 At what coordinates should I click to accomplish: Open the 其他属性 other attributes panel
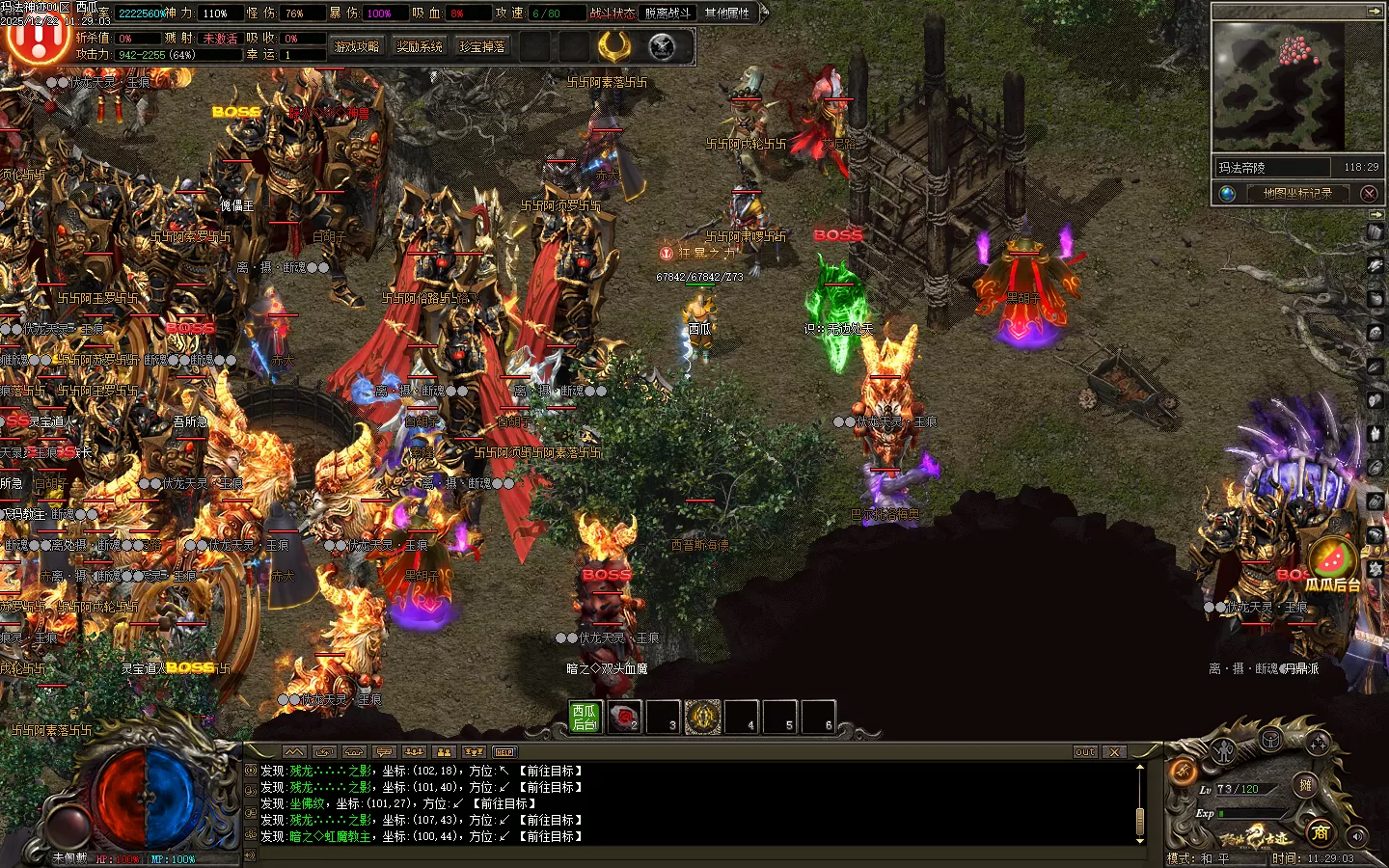(x=727, y=13)
